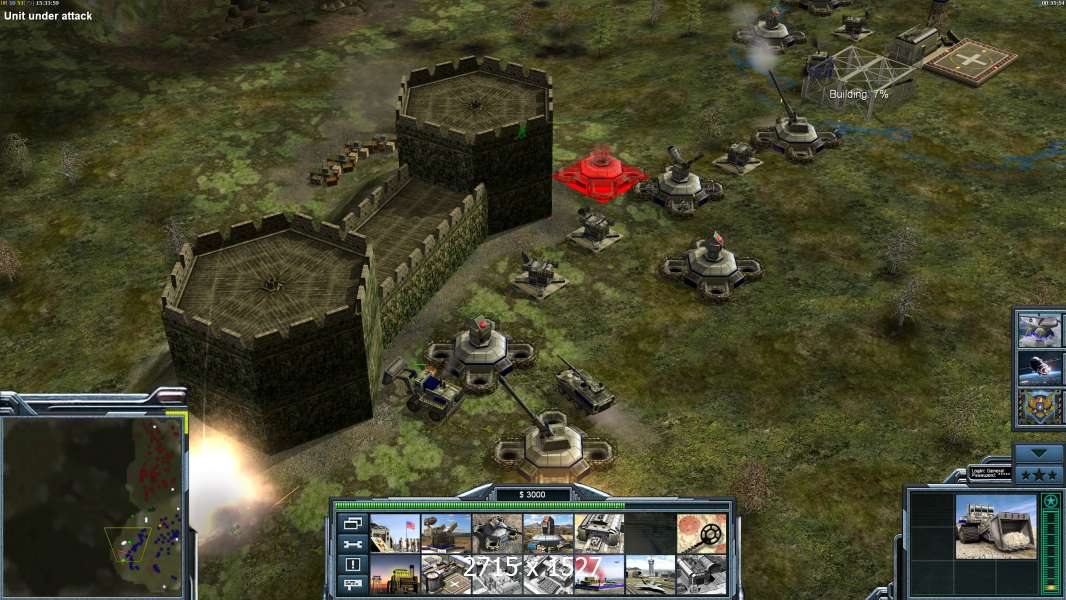This screenshot has height=600, width=1066.
Task: Select the helipad supply building icon
Action: click(x=445, y=574)
